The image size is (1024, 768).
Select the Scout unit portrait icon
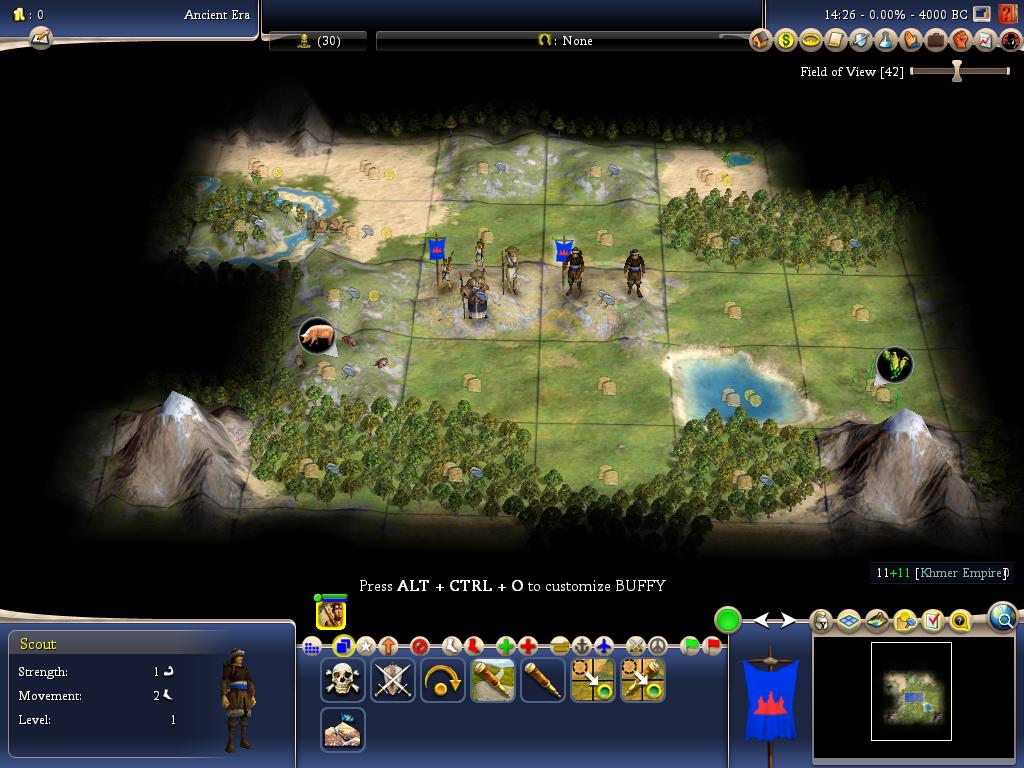click(x=331, y=613)
